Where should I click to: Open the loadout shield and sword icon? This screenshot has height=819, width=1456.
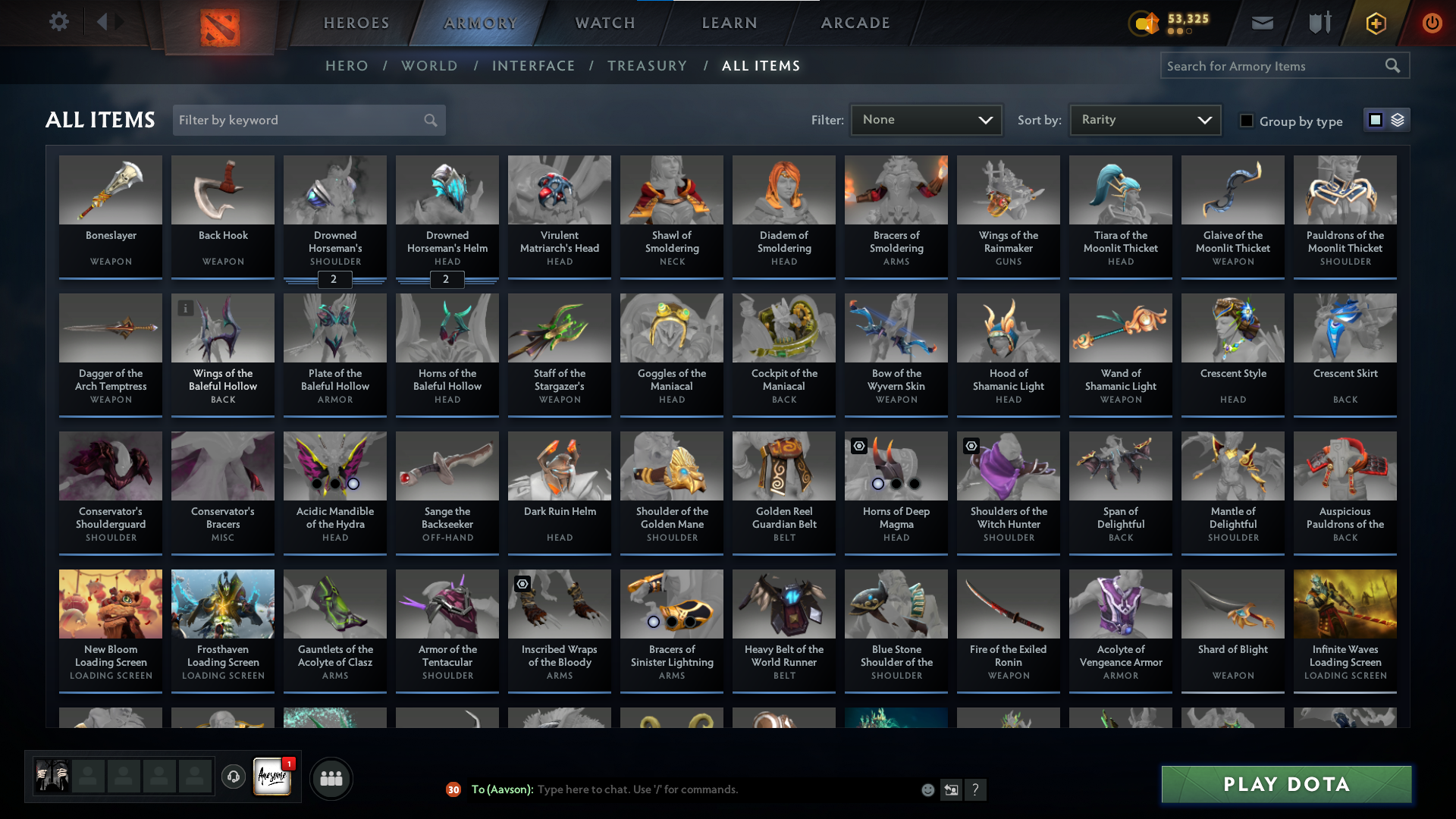pos(1318,23)
